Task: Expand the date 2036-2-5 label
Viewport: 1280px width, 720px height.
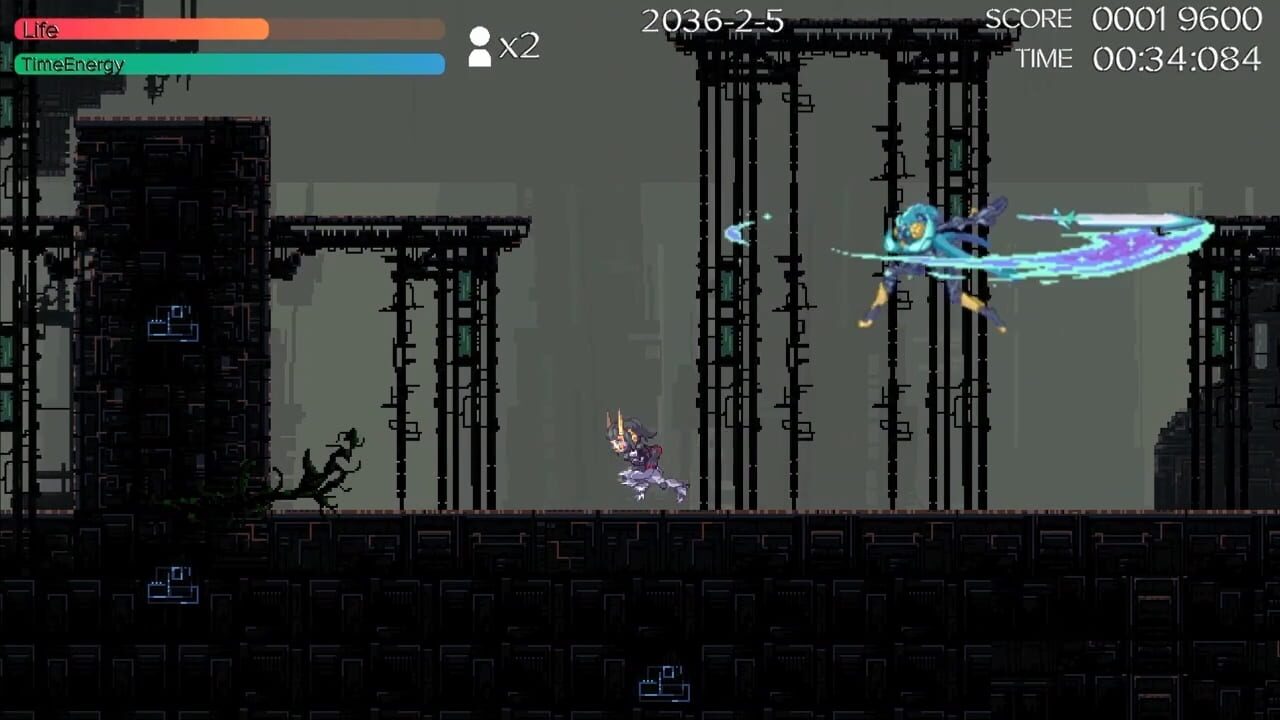Action: coord(712,20)
